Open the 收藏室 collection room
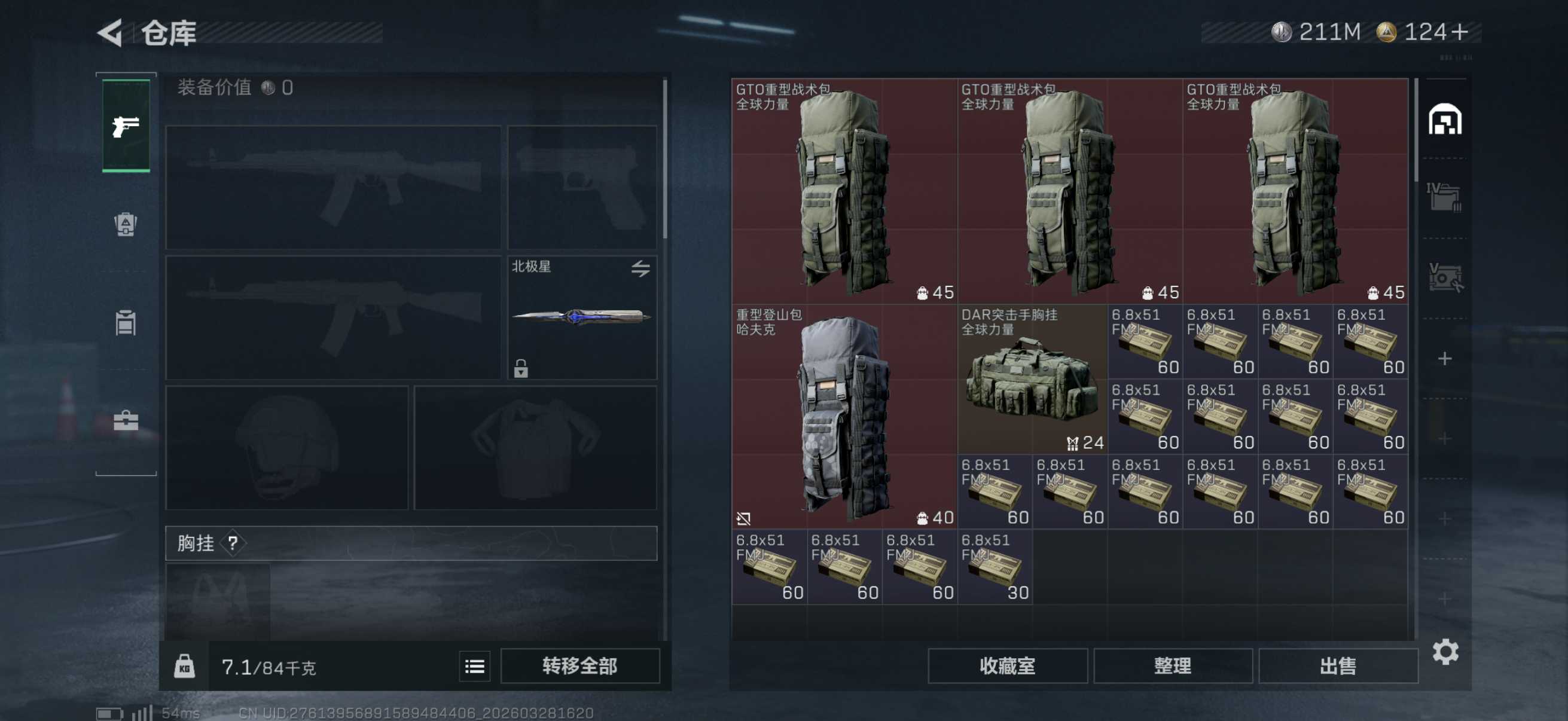 coord(1007,665)
